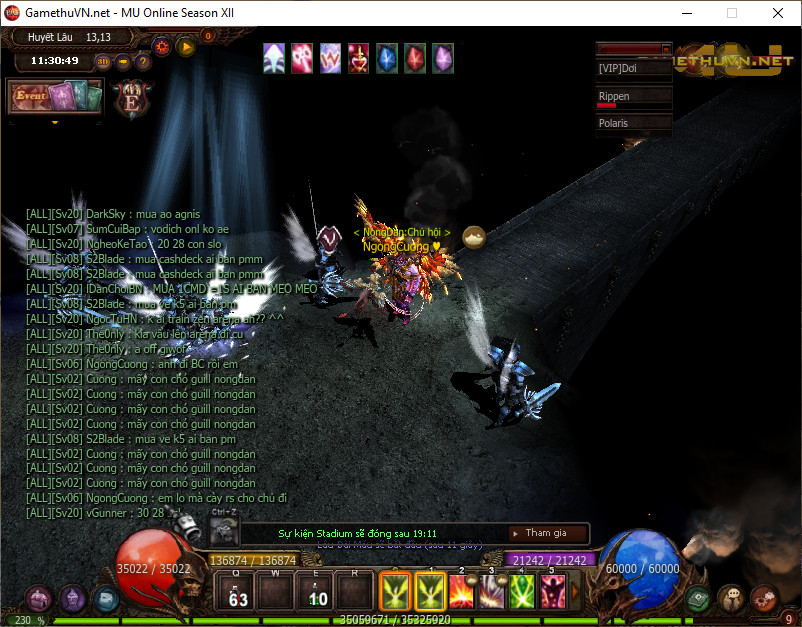Image resolution: width=802 pixels, height=627 pixels.
Task: Click the orange play arrow button
Action: pyautogui.click(x=186, y=45)
